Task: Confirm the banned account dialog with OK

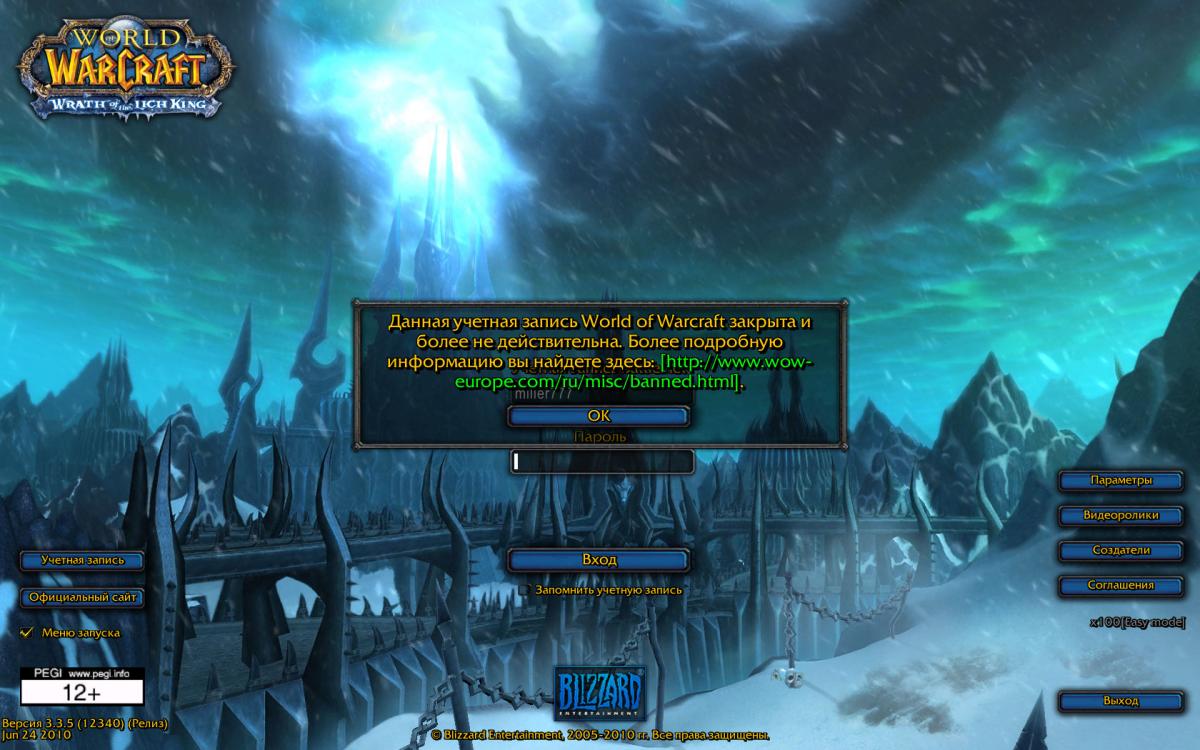Action: (598, 416)
